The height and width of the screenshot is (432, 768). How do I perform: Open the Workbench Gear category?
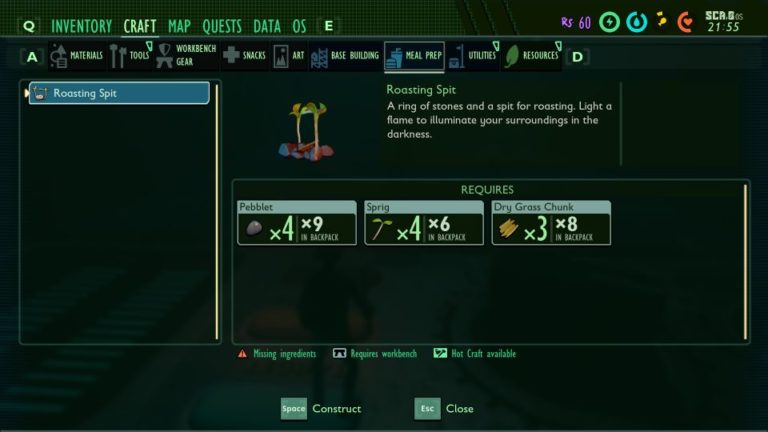pos(186,56)
